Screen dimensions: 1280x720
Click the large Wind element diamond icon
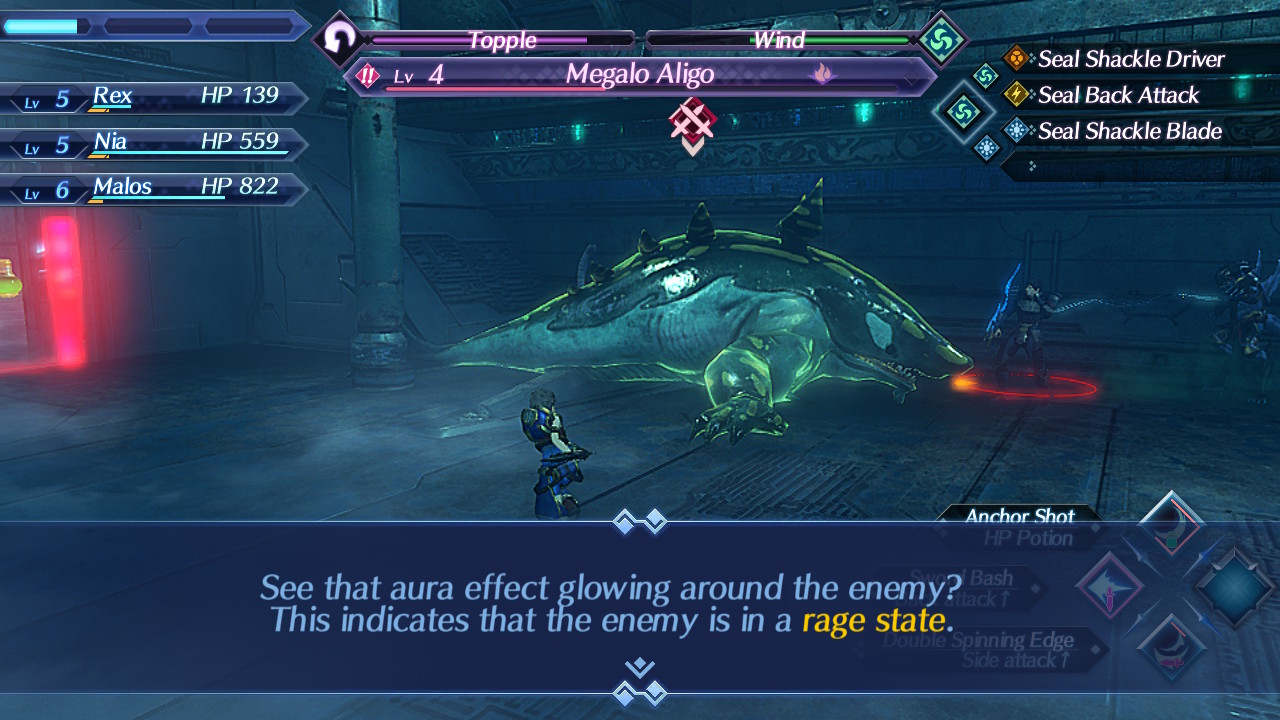tap(942, 40)
